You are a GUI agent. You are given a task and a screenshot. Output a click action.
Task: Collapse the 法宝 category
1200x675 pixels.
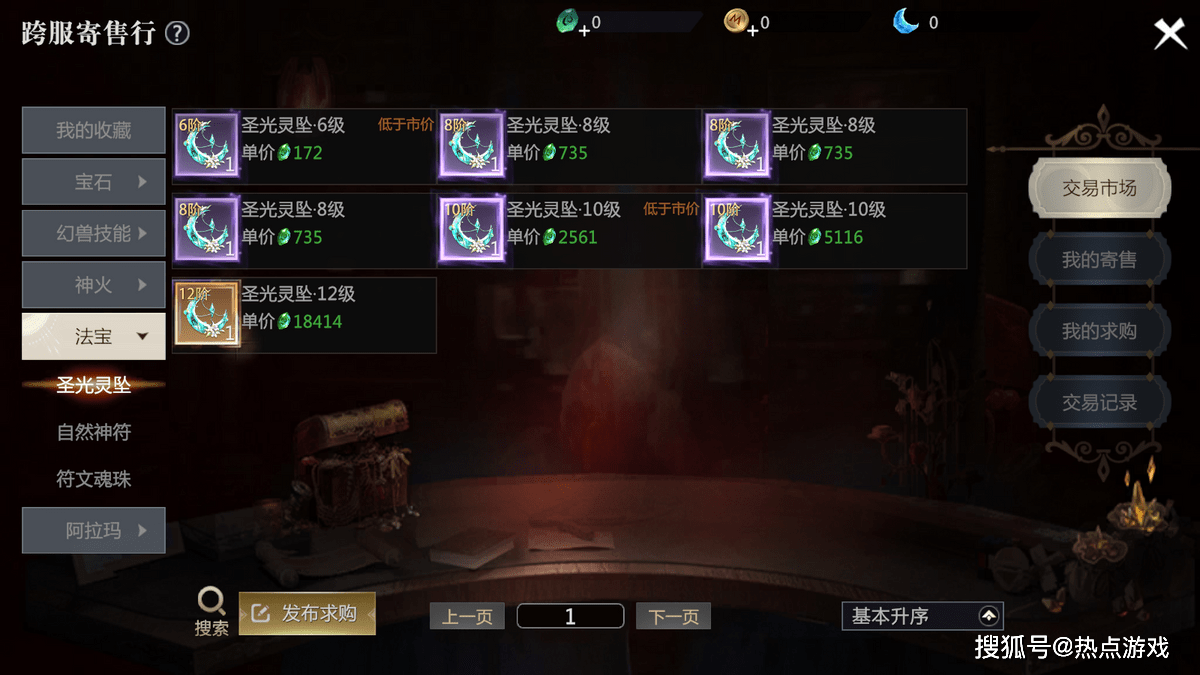(94, 337)
